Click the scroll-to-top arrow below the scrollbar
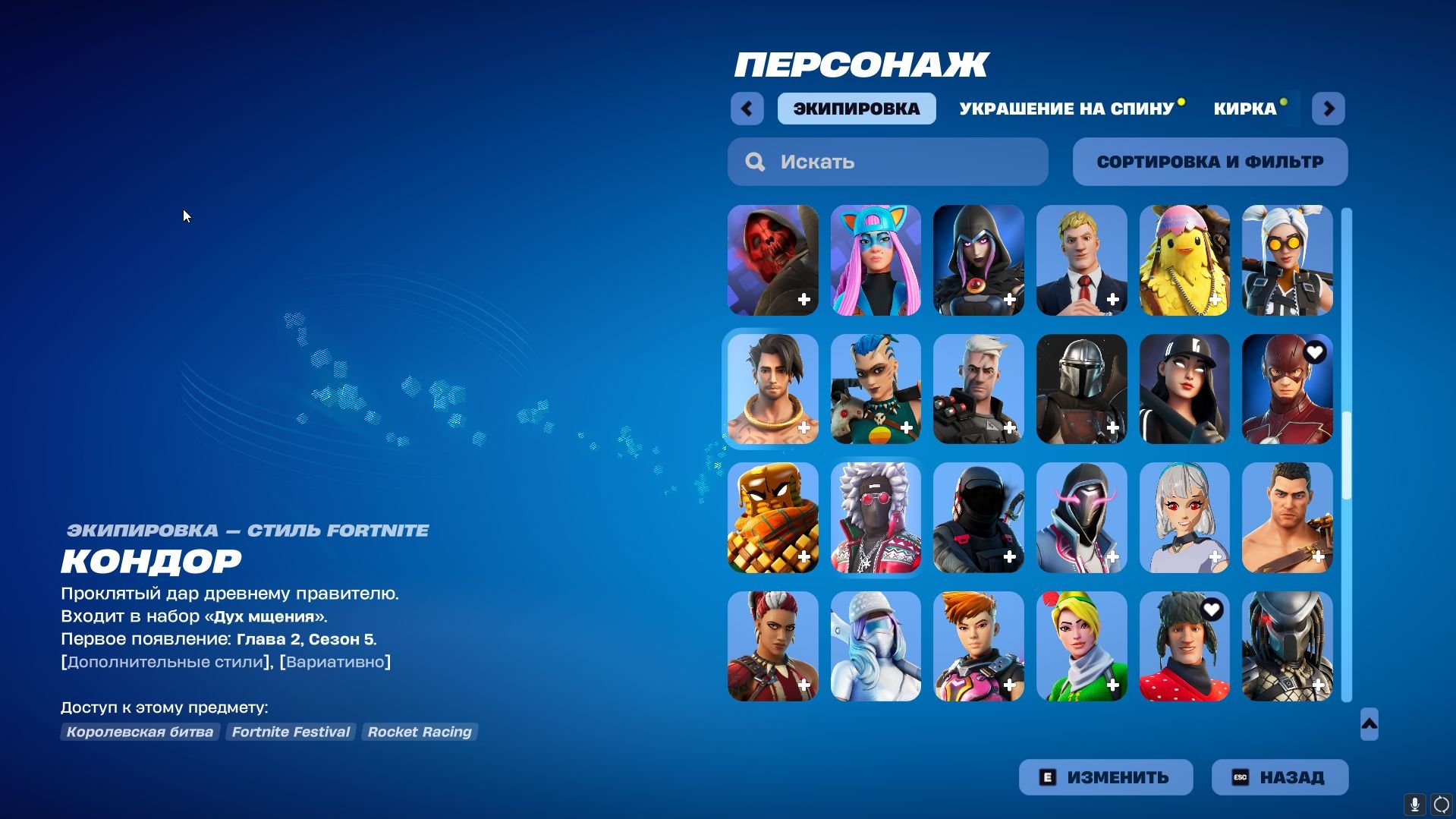The height and width of the screenshot is (819, 1456). point(1368,724)
